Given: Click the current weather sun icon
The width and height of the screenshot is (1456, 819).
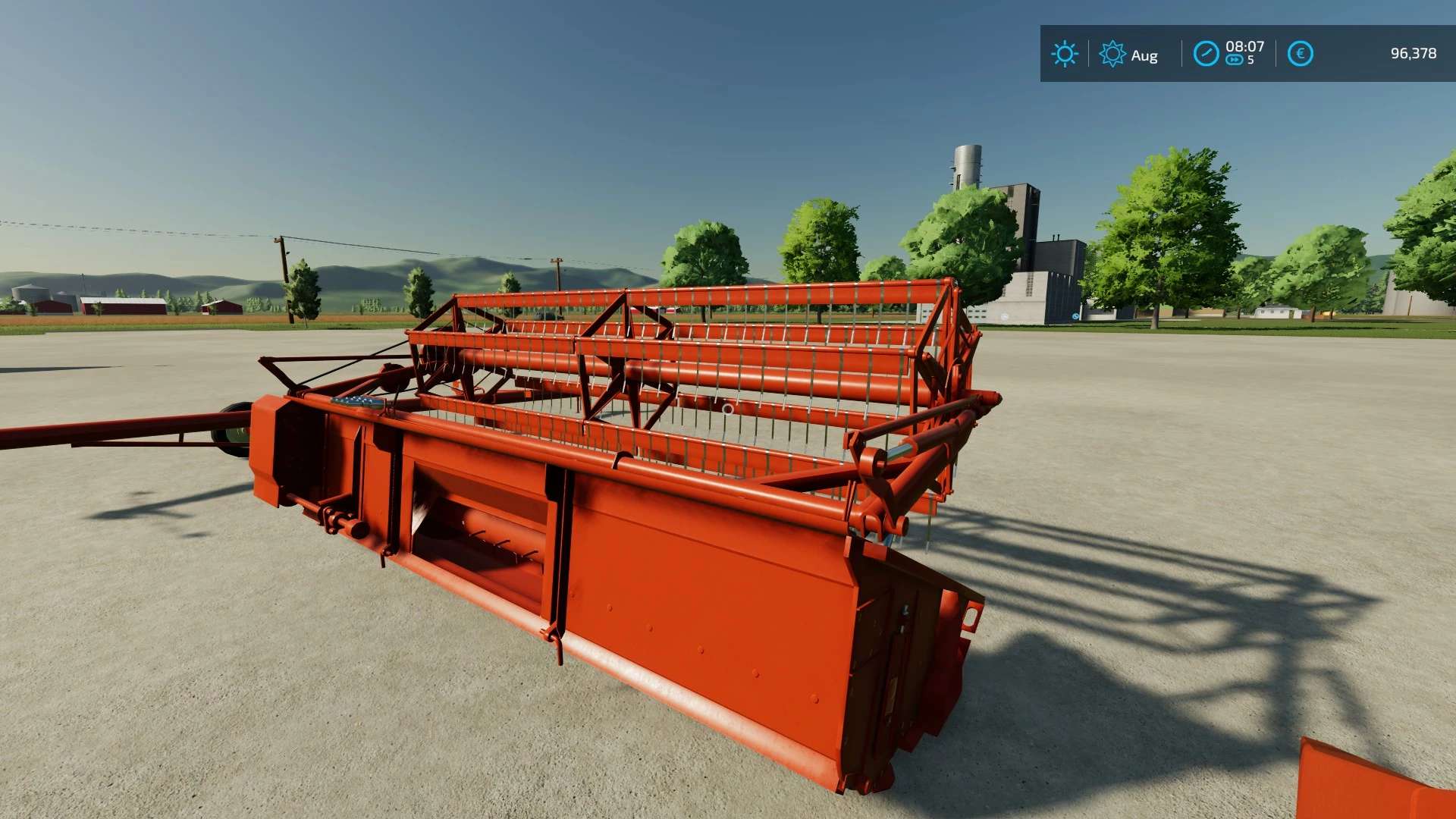Looking at the screenshot, I should point(1065,54).
